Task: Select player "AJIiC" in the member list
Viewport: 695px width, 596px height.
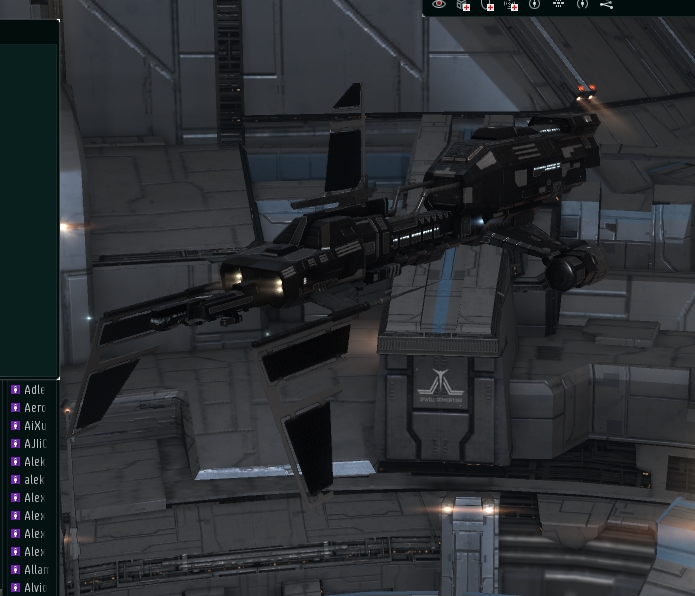Action: (x=34, y=444)
